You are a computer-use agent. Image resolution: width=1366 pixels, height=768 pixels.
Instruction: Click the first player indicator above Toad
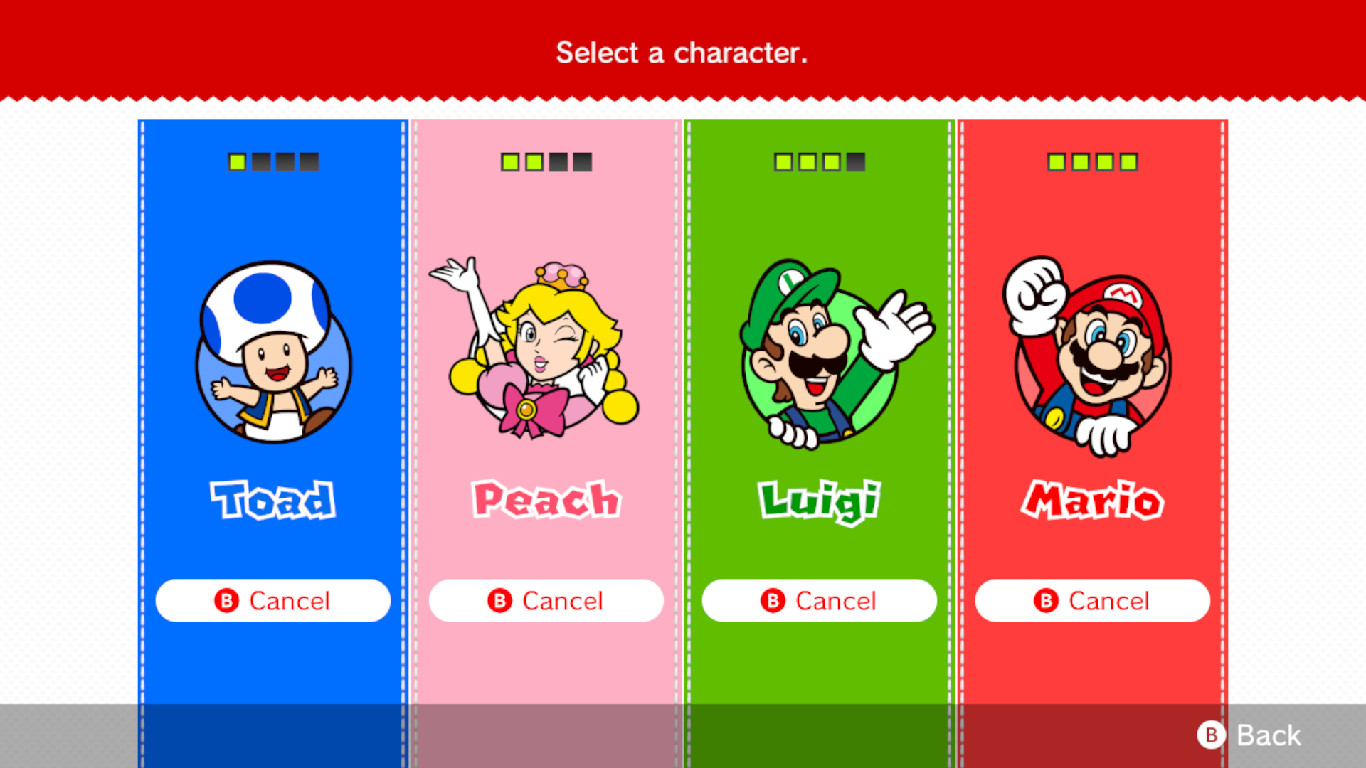pyautogui.click(x=238, y=160)
